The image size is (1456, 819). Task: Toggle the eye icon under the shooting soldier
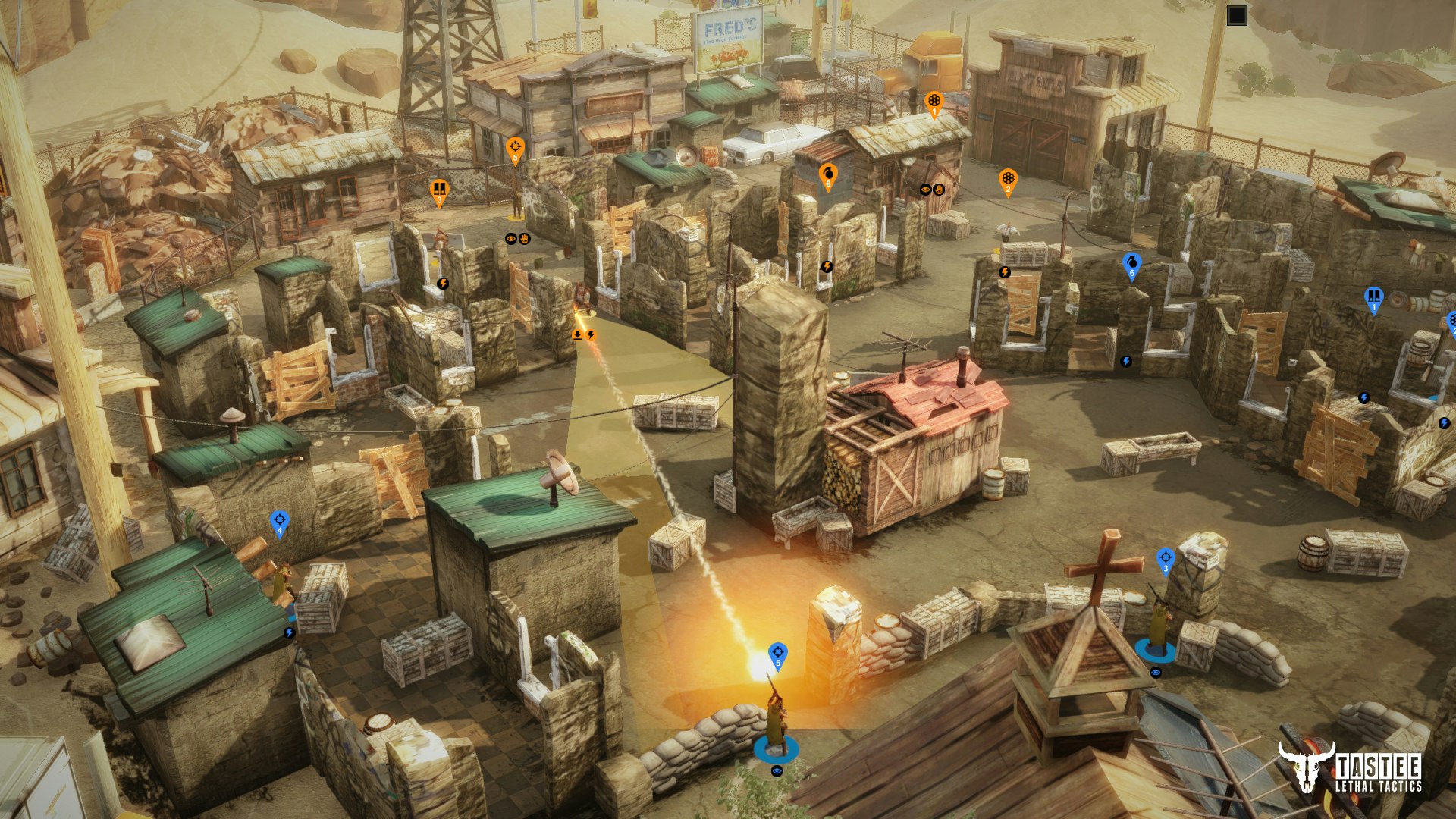(x=777, y=771)
